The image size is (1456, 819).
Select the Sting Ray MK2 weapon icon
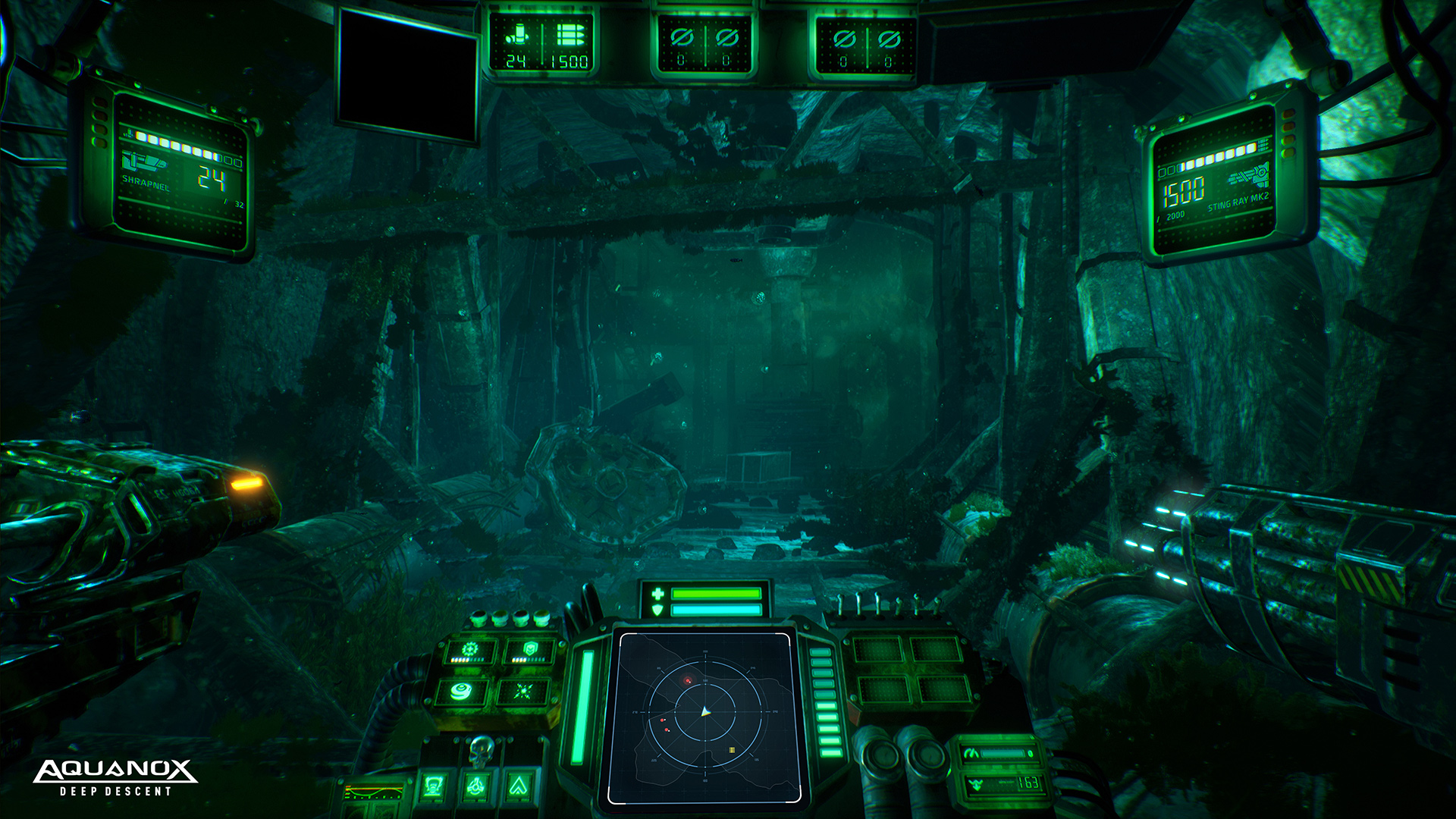(x=1249, y=176)
